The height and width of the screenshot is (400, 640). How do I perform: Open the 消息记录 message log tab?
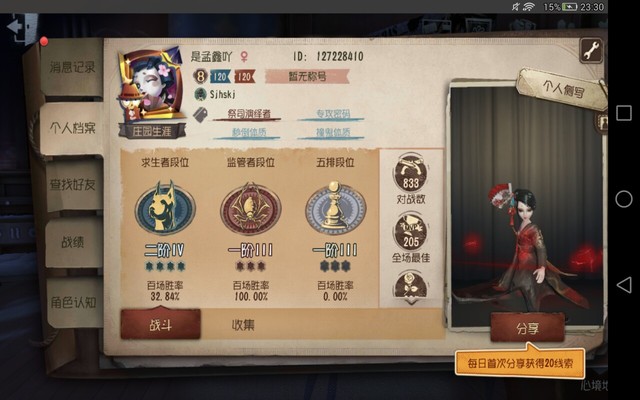[73, 68]
